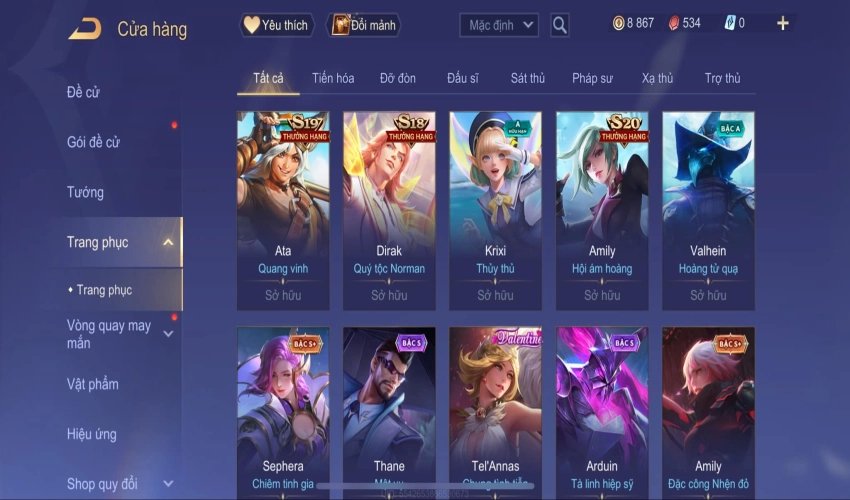Open the Xạ thủ tab
This screenshot has width=850, height=500.
pyautogui.click(x=657, y=78)
